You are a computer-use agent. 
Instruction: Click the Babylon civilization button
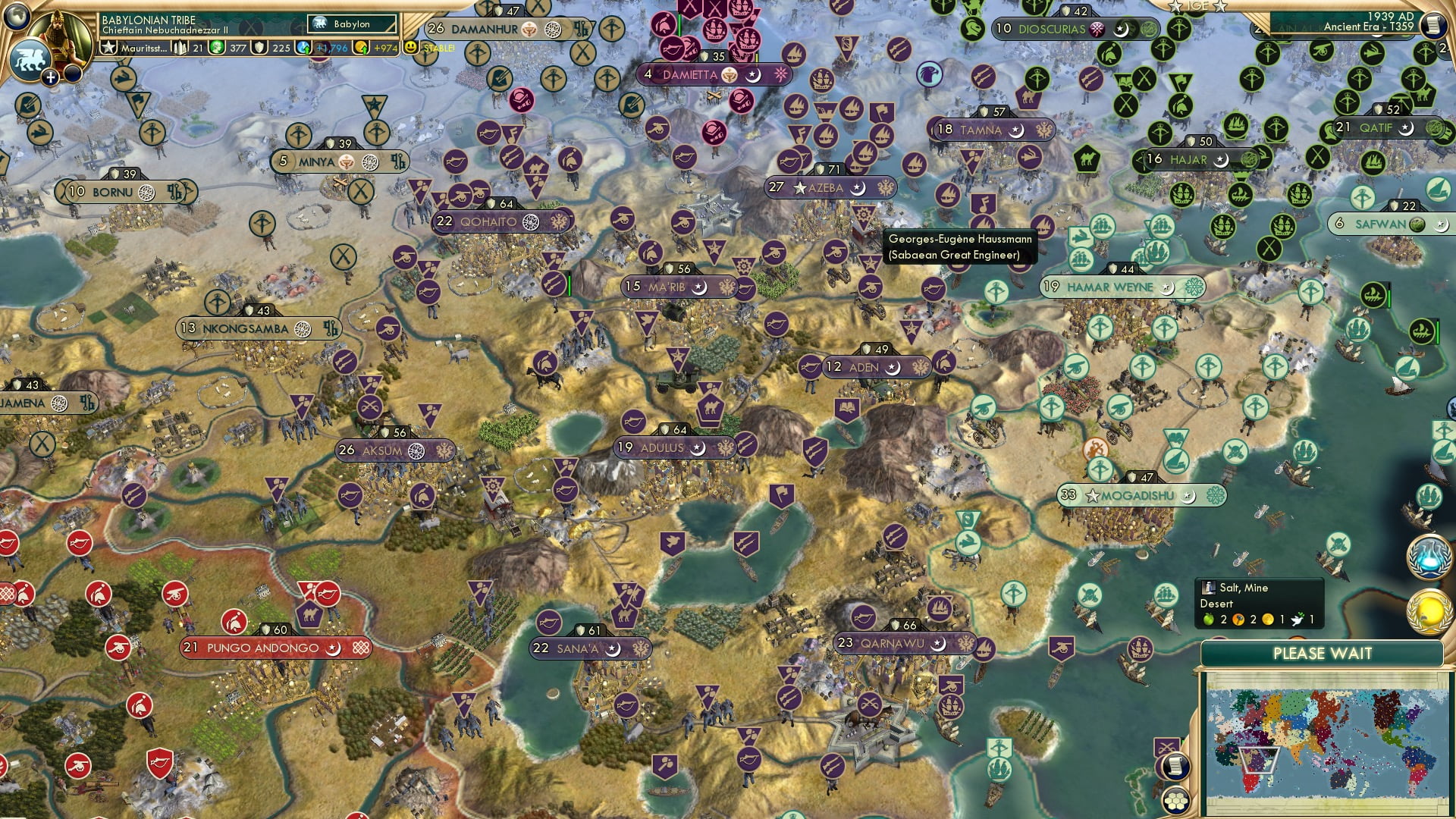coord(352,24)
